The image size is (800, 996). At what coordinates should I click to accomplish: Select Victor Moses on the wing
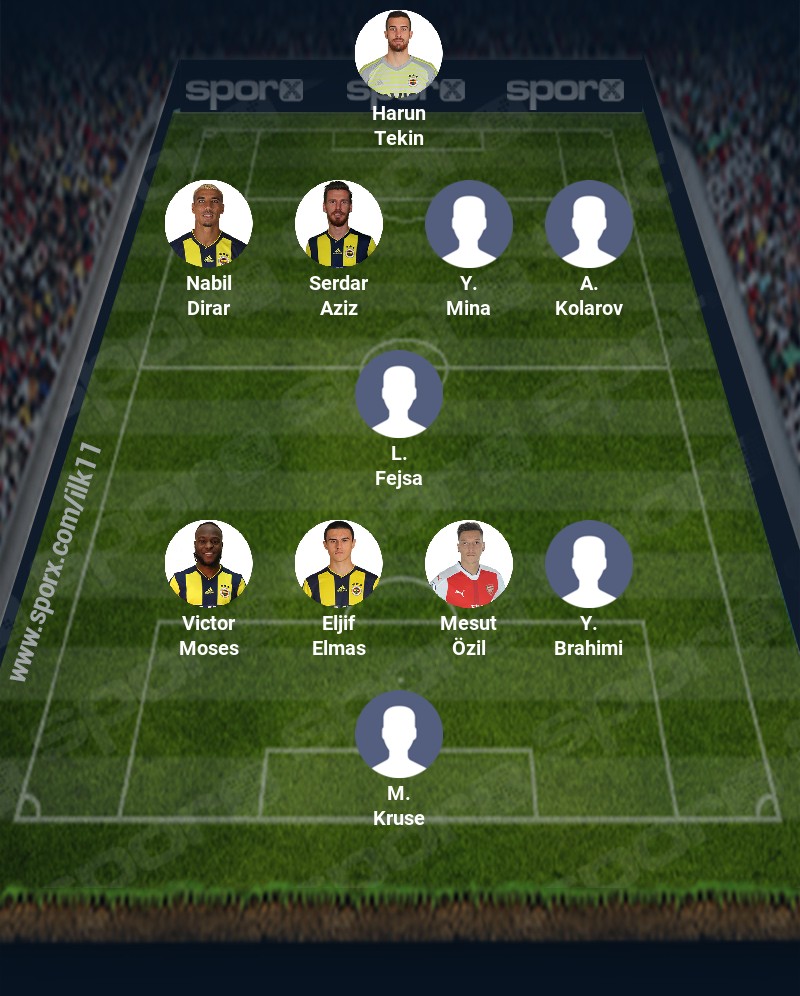[209, 564]
